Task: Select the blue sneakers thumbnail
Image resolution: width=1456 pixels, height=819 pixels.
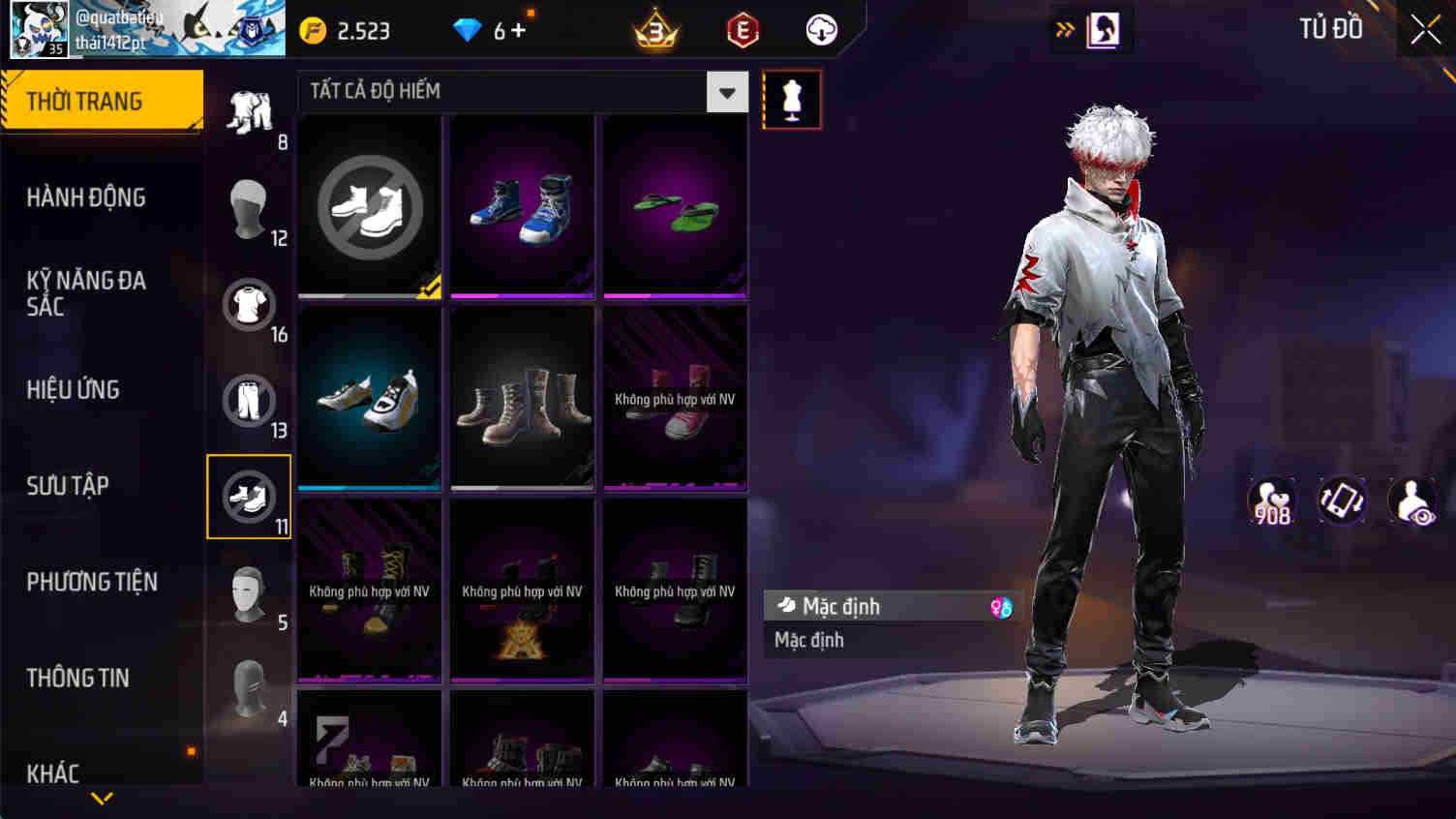Action: 522,203
